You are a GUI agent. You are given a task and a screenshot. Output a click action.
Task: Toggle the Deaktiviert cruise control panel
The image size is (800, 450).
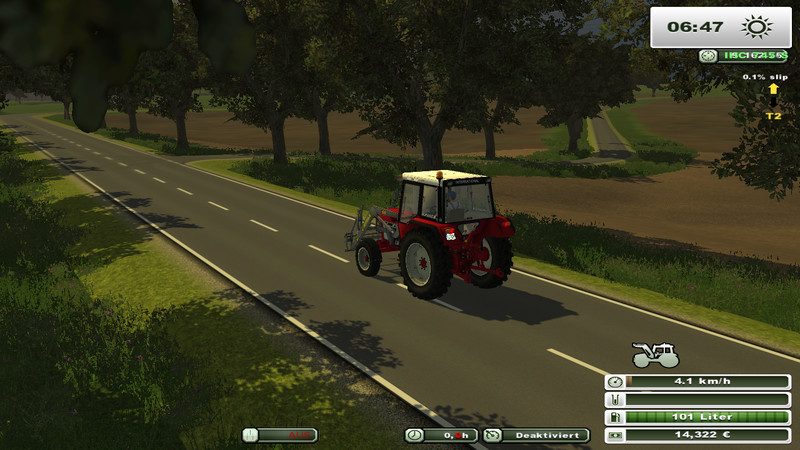coord(536,435)
